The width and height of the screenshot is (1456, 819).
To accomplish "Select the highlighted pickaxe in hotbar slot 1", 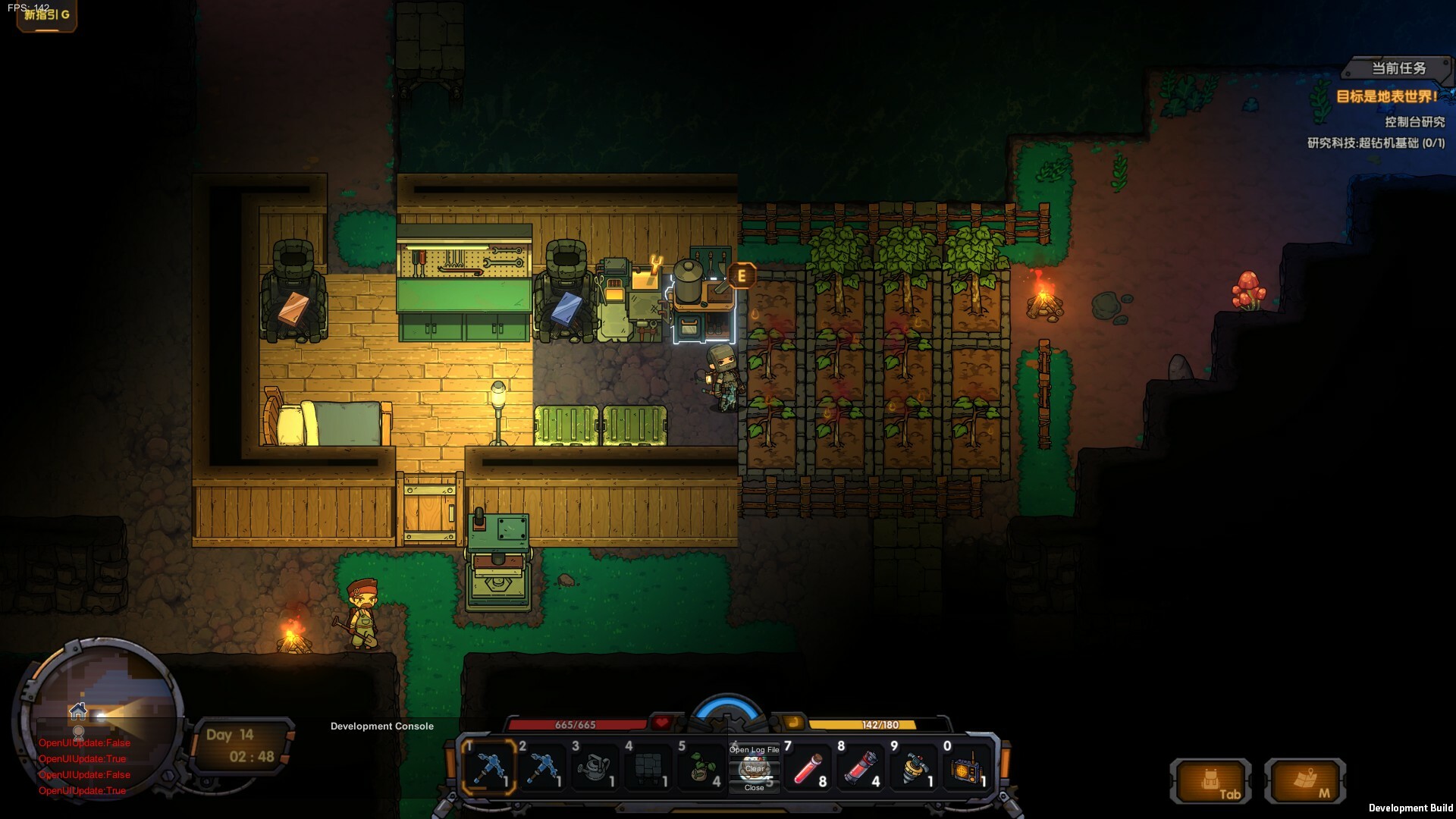I will coord(491,767).
